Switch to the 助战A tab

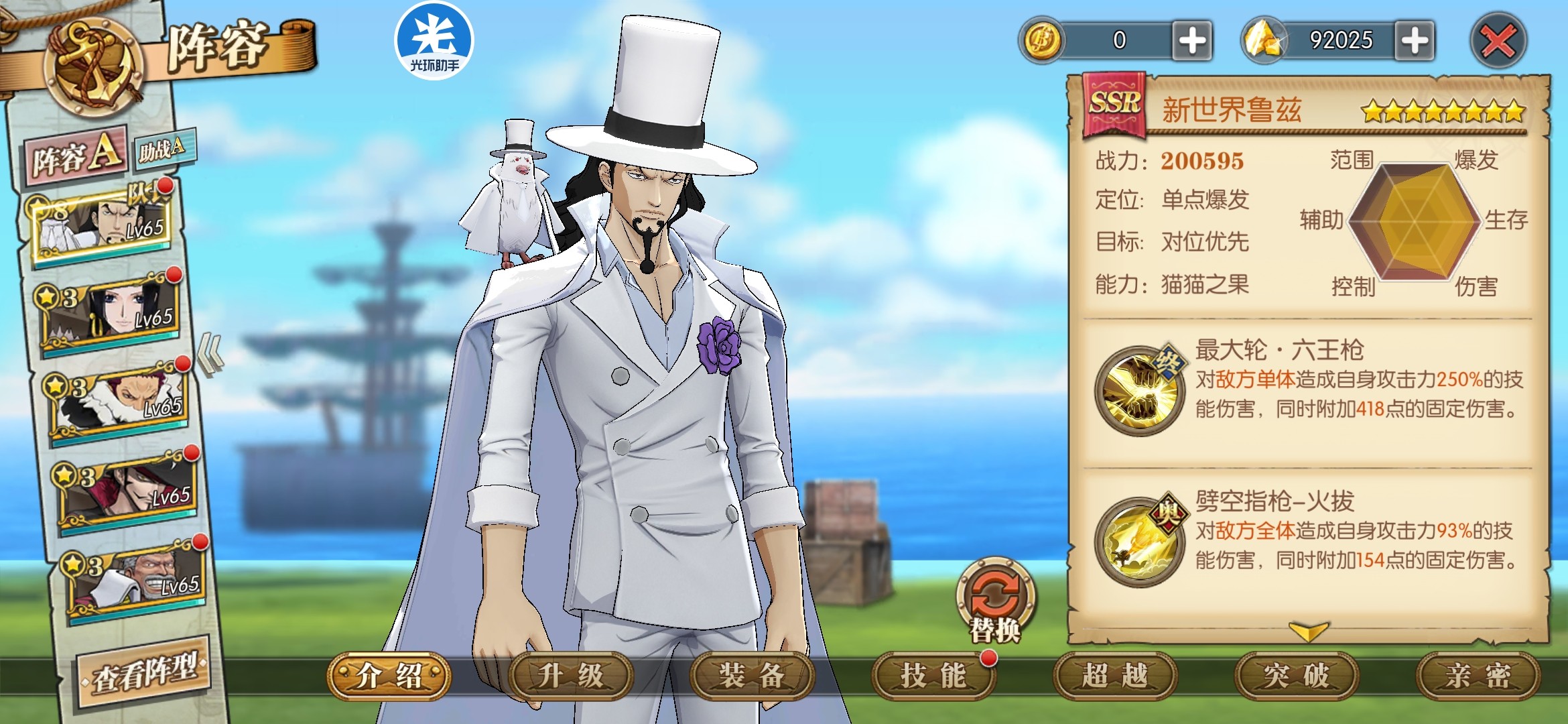click(x=163, y=148)
